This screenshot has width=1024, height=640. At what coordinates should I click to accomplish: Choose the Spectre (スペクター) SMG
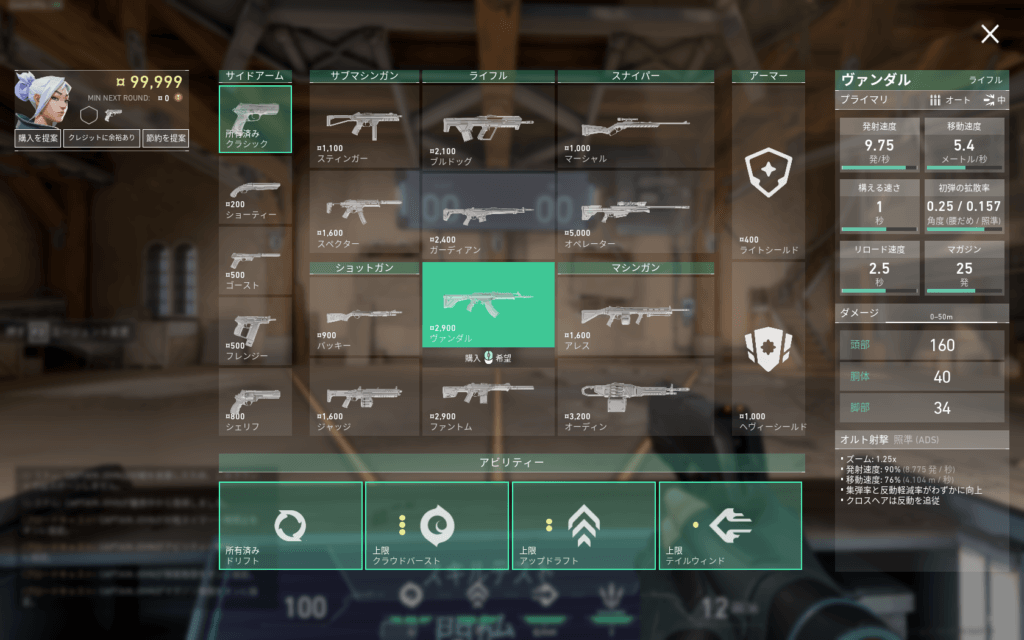click(x=364, y=212)
